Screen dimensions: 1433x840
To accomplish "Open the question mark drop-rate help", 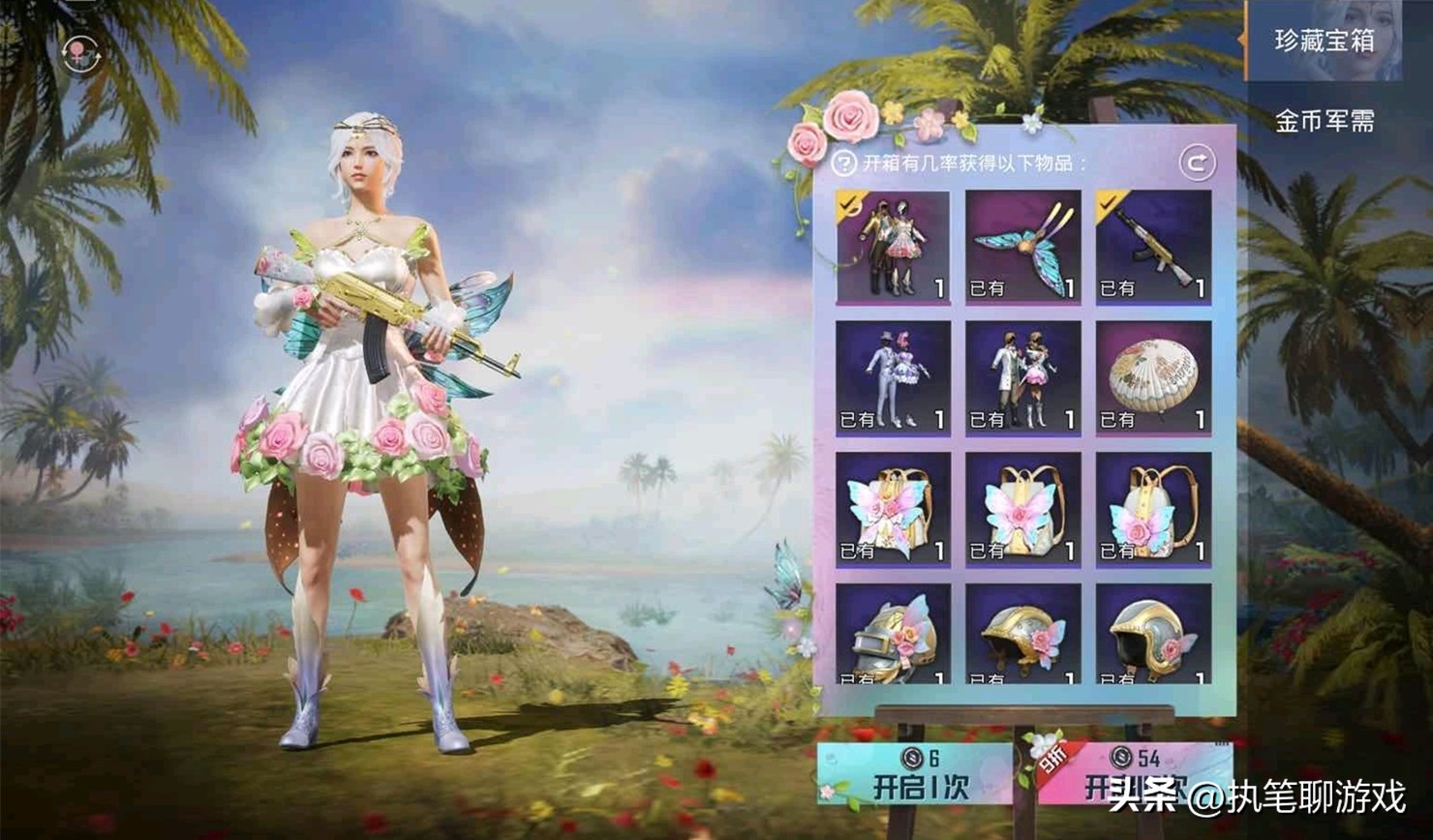I will coord(844,163).
